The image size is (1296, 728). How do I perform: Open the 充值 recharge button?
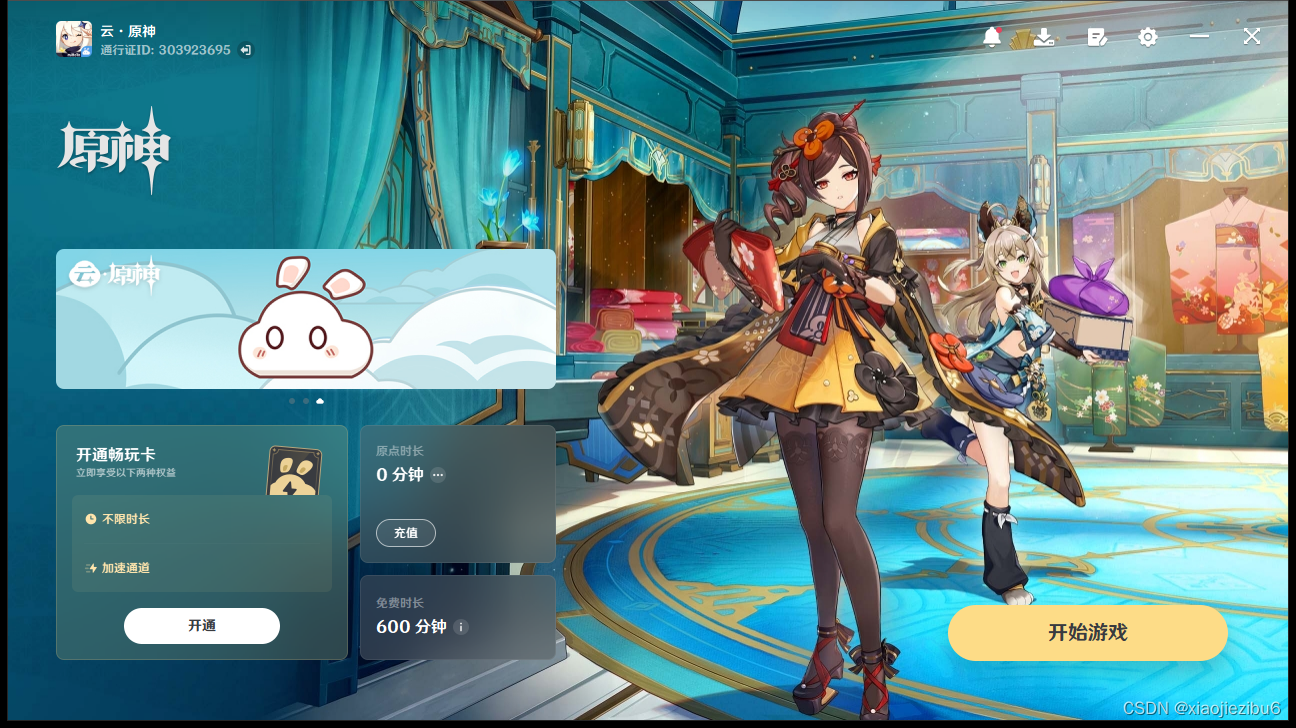pyautogui.click(x=405, y=533)
